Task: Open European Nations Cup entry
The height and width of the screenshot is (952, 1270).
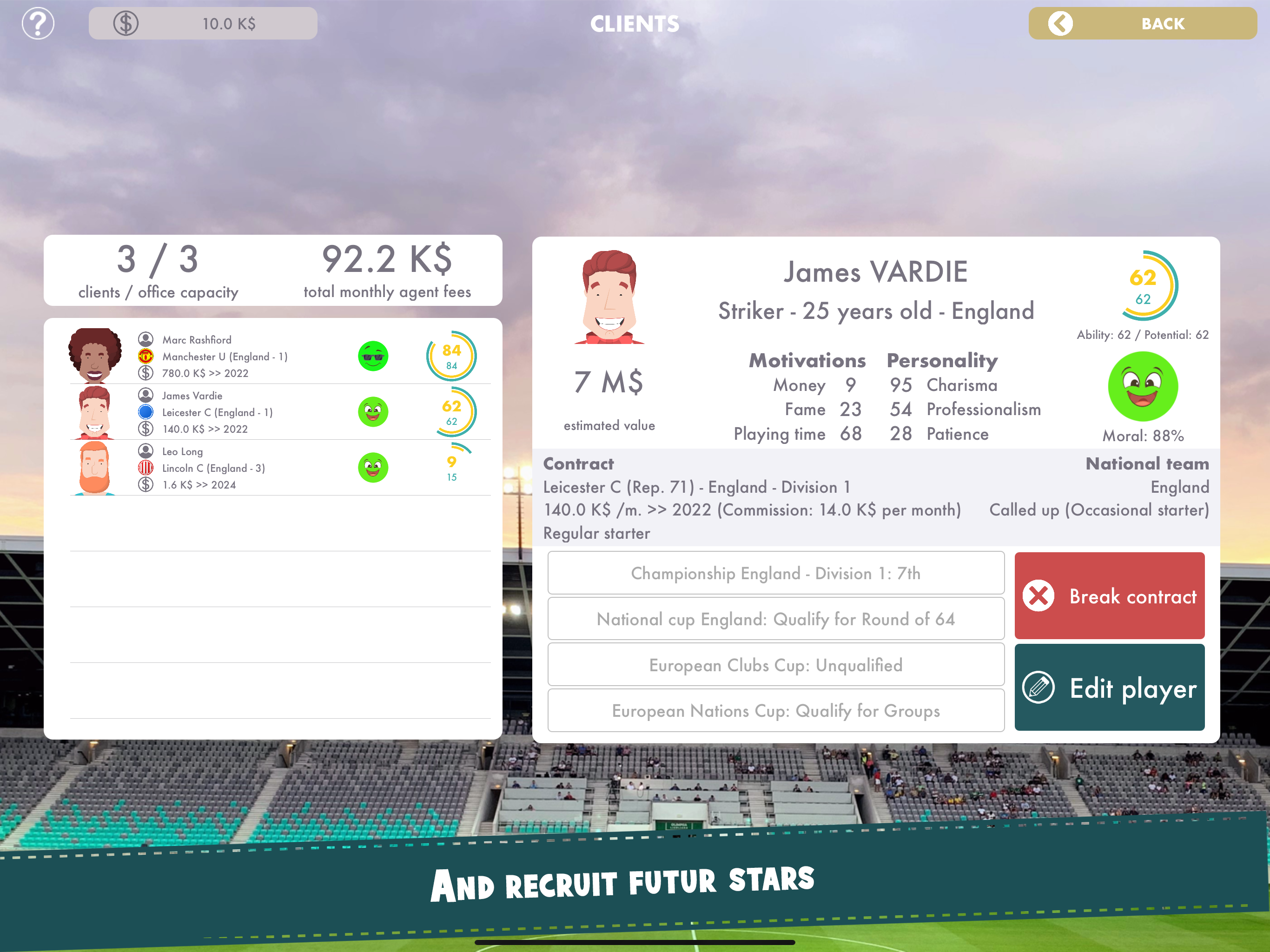Action: pos(775,711)
